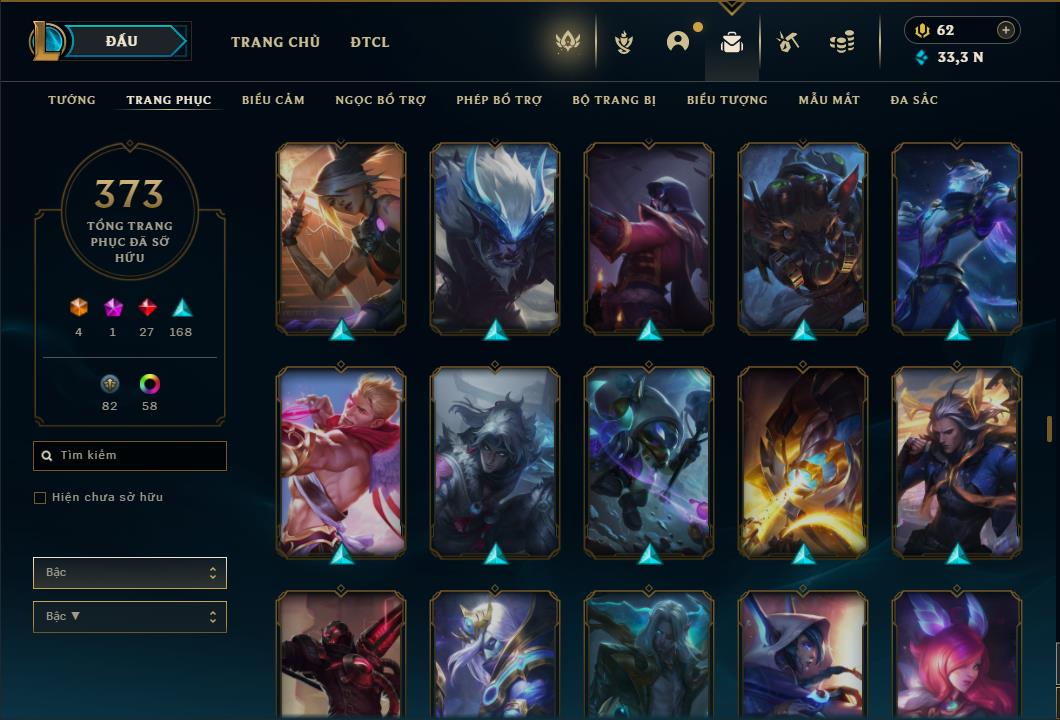Open the backpack collection icon
This screenshot has width=1060, height=720.
click(732, 42)
